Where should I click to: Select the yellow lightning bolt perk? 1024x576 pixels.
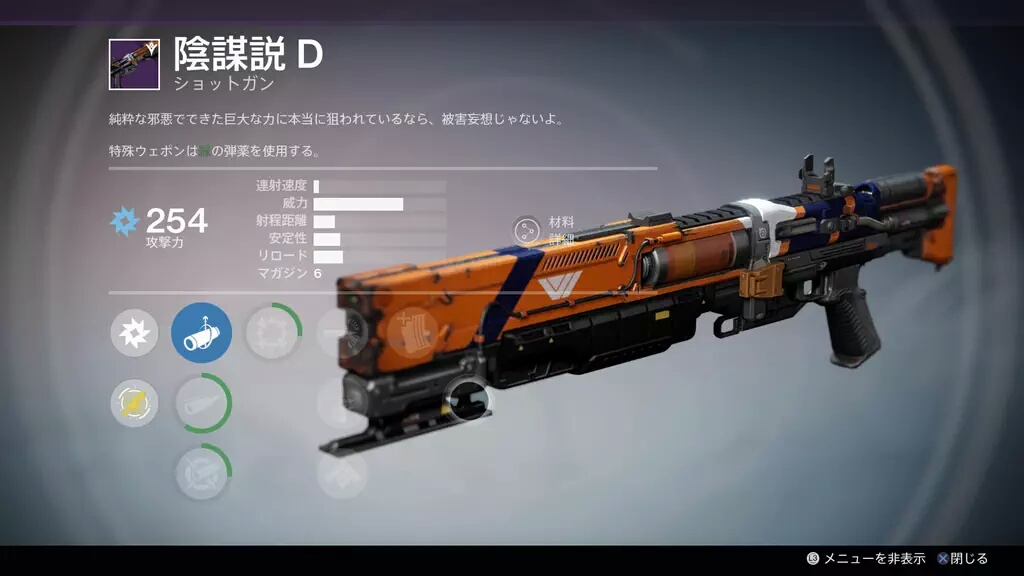pos(134,404)
